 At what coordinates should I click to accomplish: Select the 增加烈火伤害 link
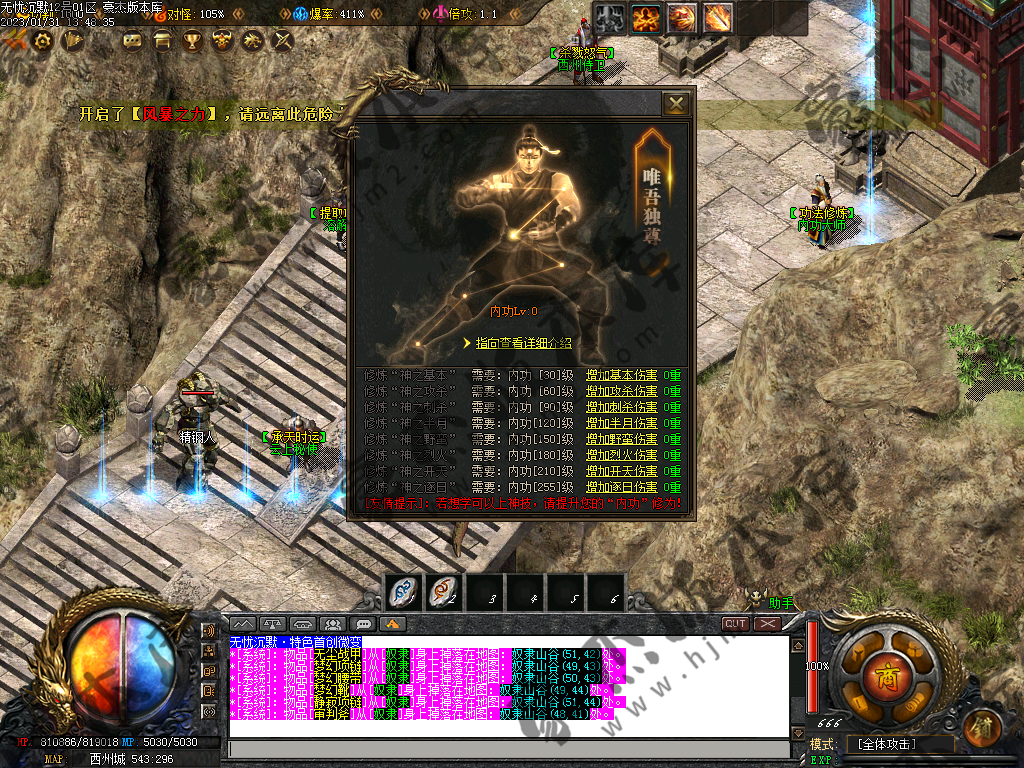tap(621, 455)
